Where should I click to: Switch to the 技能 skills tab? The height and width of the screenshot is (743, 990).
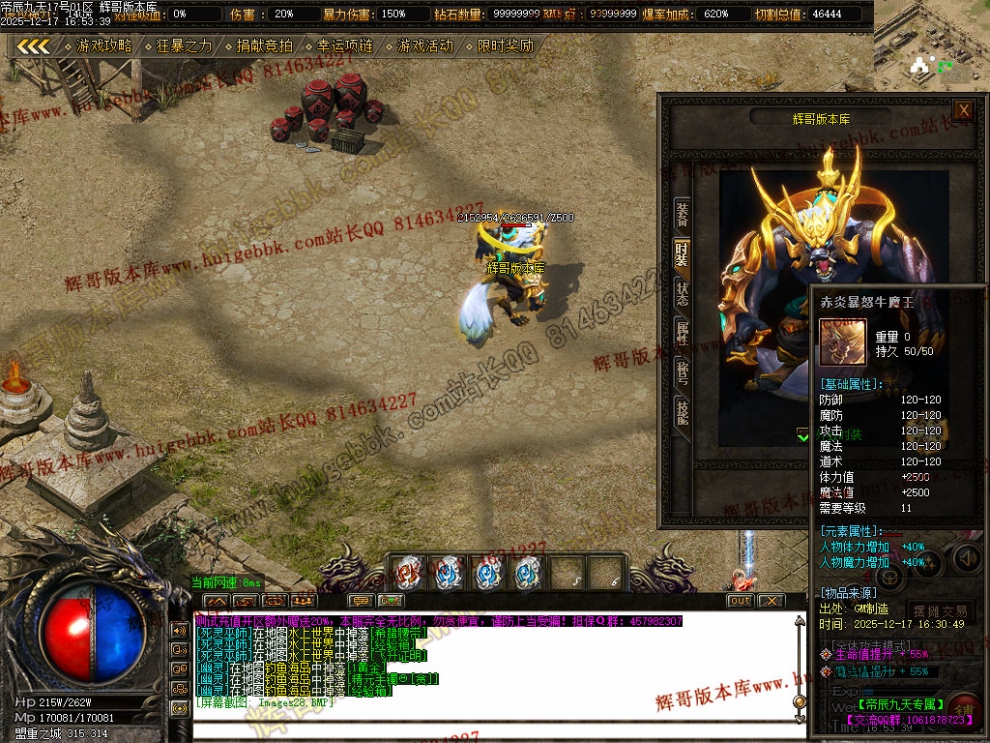coord(682,411)
